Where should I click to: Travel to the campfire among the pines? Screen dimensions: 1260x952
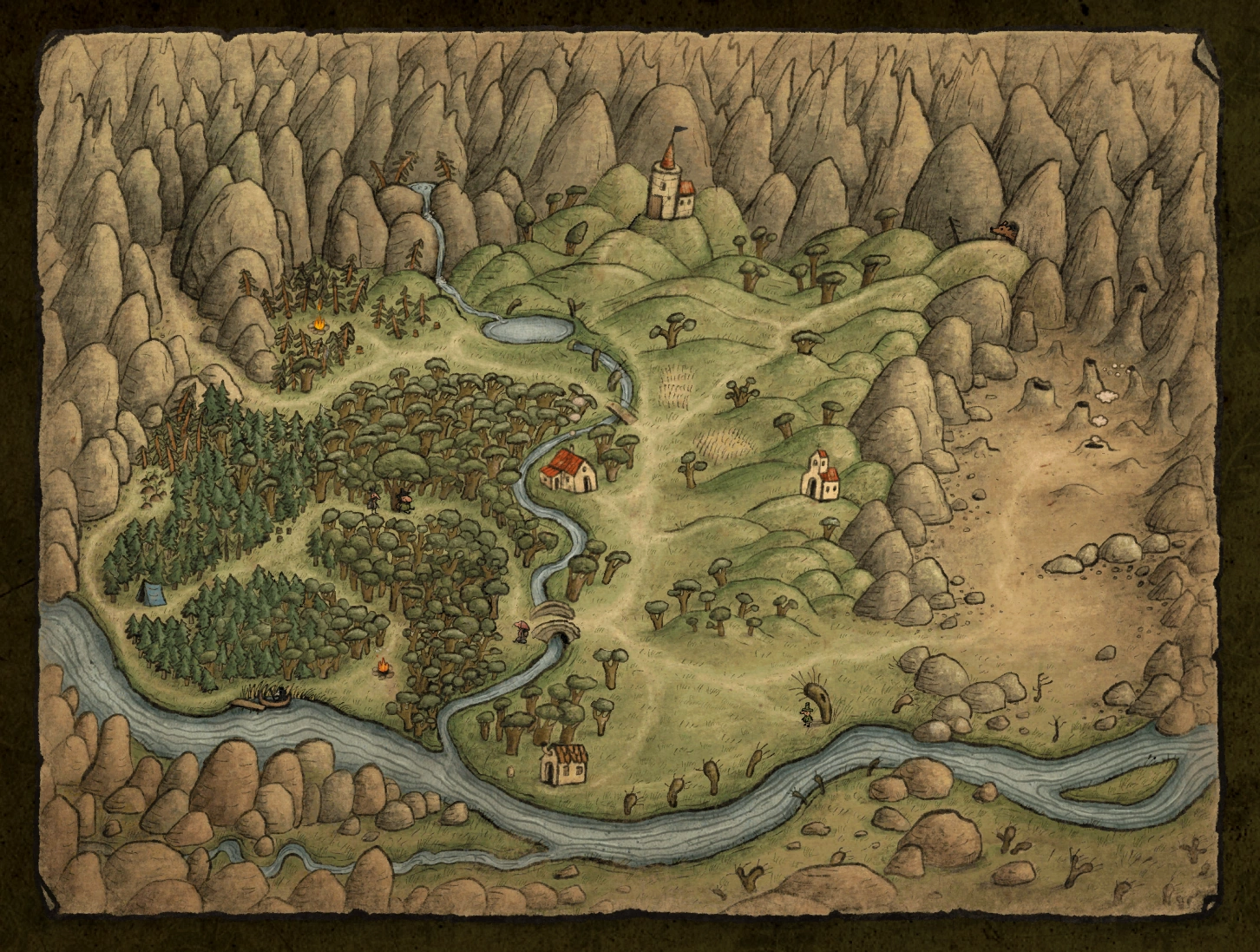319,325
